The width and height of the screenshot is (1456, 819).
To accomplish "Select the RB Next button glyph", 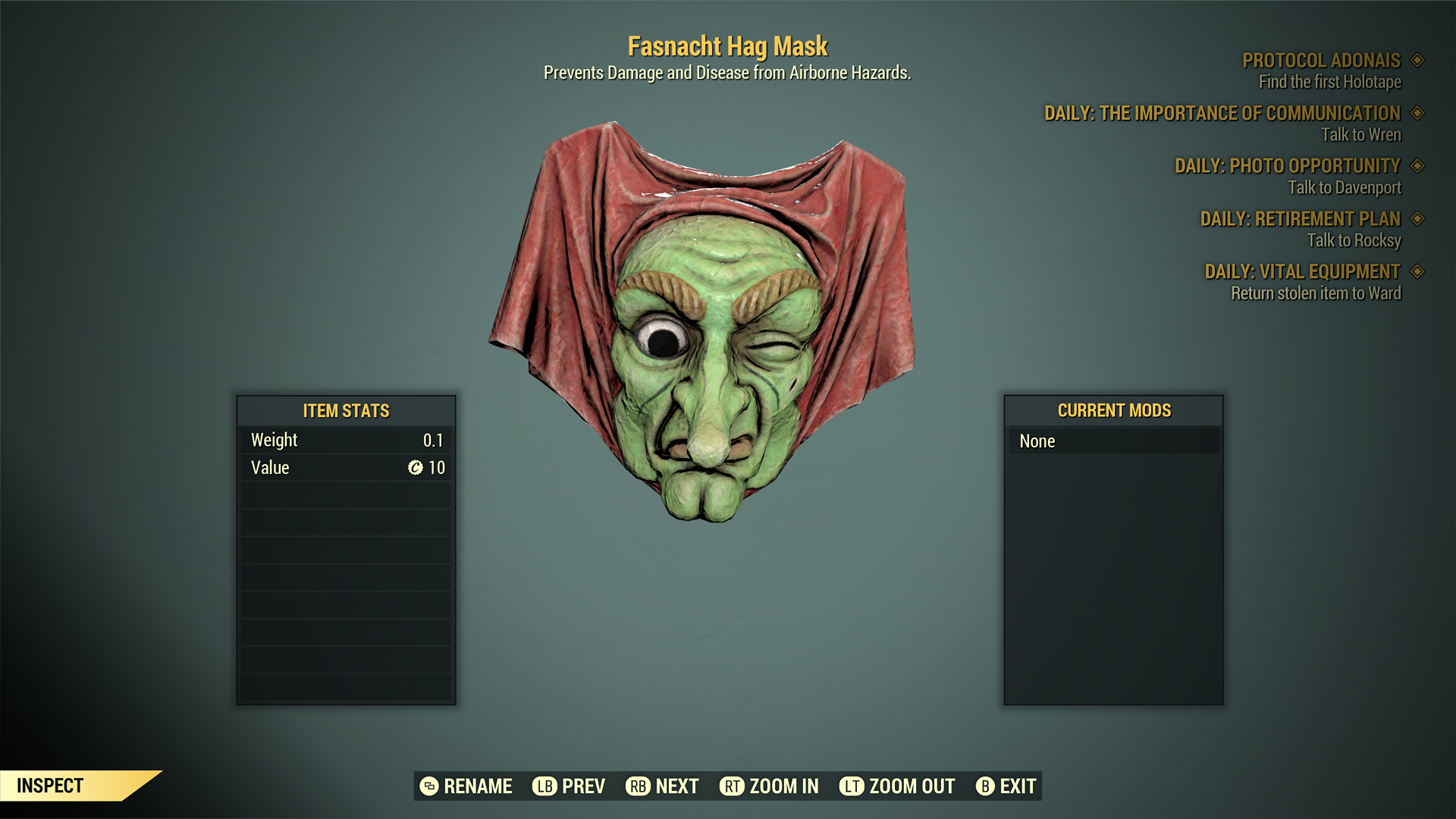I will click(x=637, y=786).
